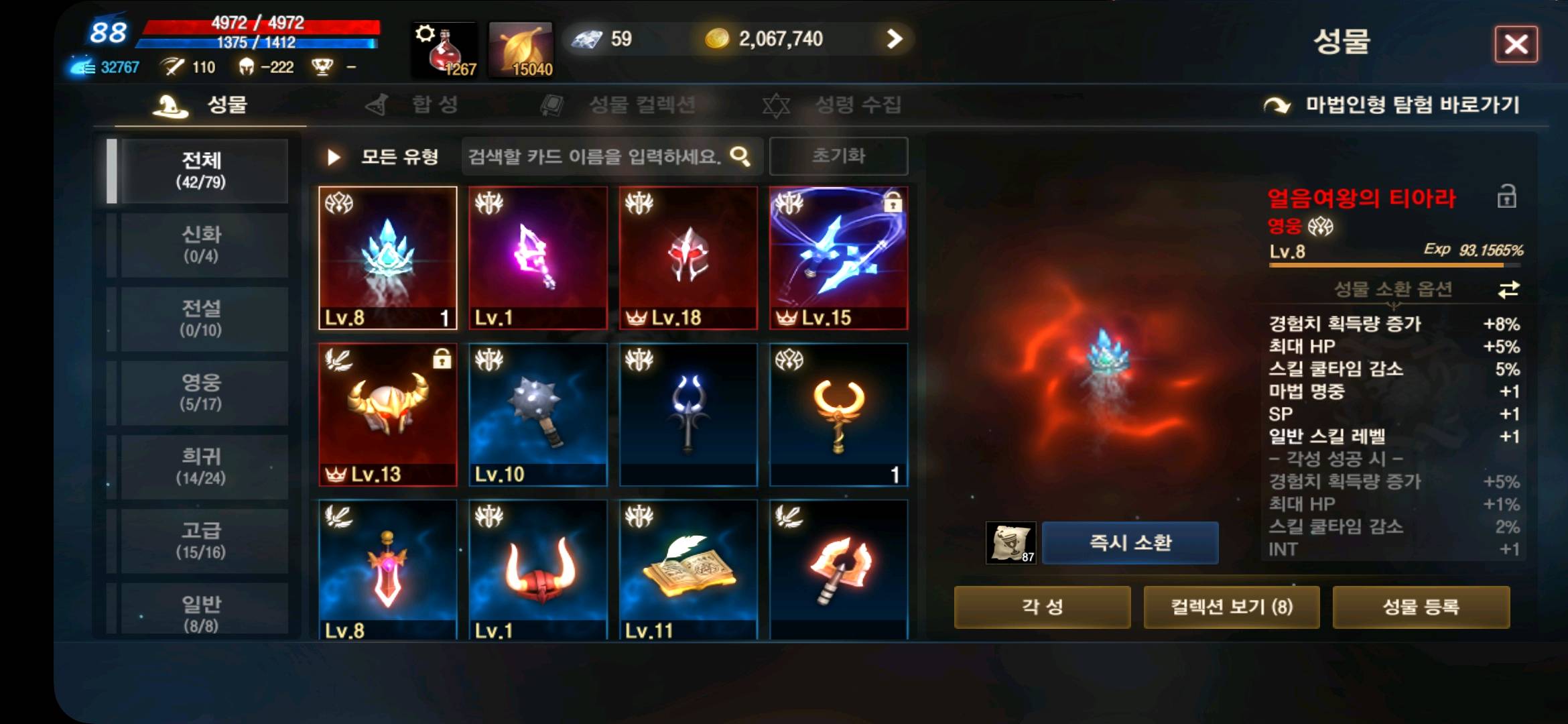The height and width of the screenshot is (724, 1568).
Task: Click the trophy ranking icon in the status bar
Action: pos(322,67)
